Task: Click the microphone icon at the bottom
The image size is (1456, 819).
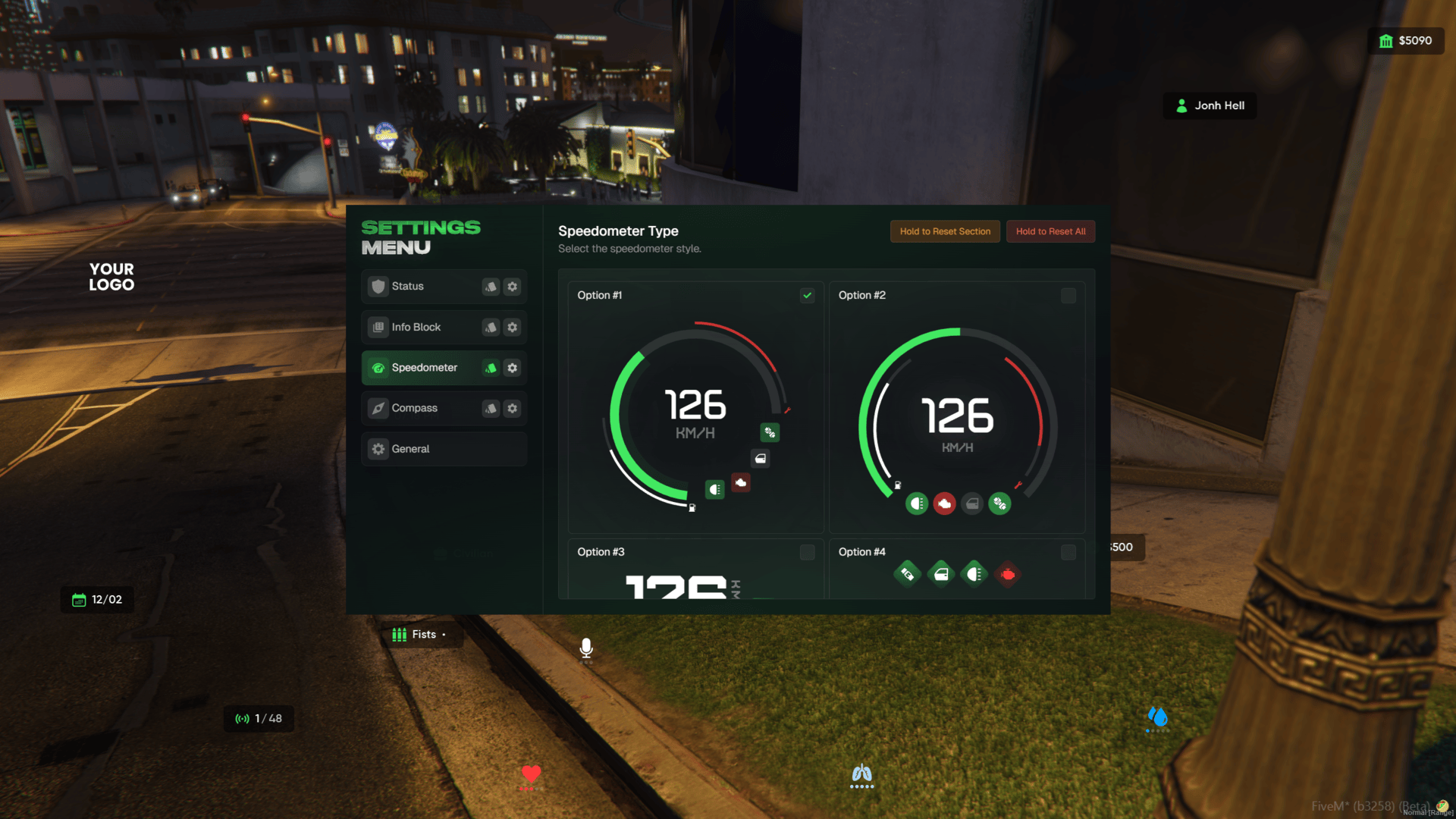Action: coord(587,648)
